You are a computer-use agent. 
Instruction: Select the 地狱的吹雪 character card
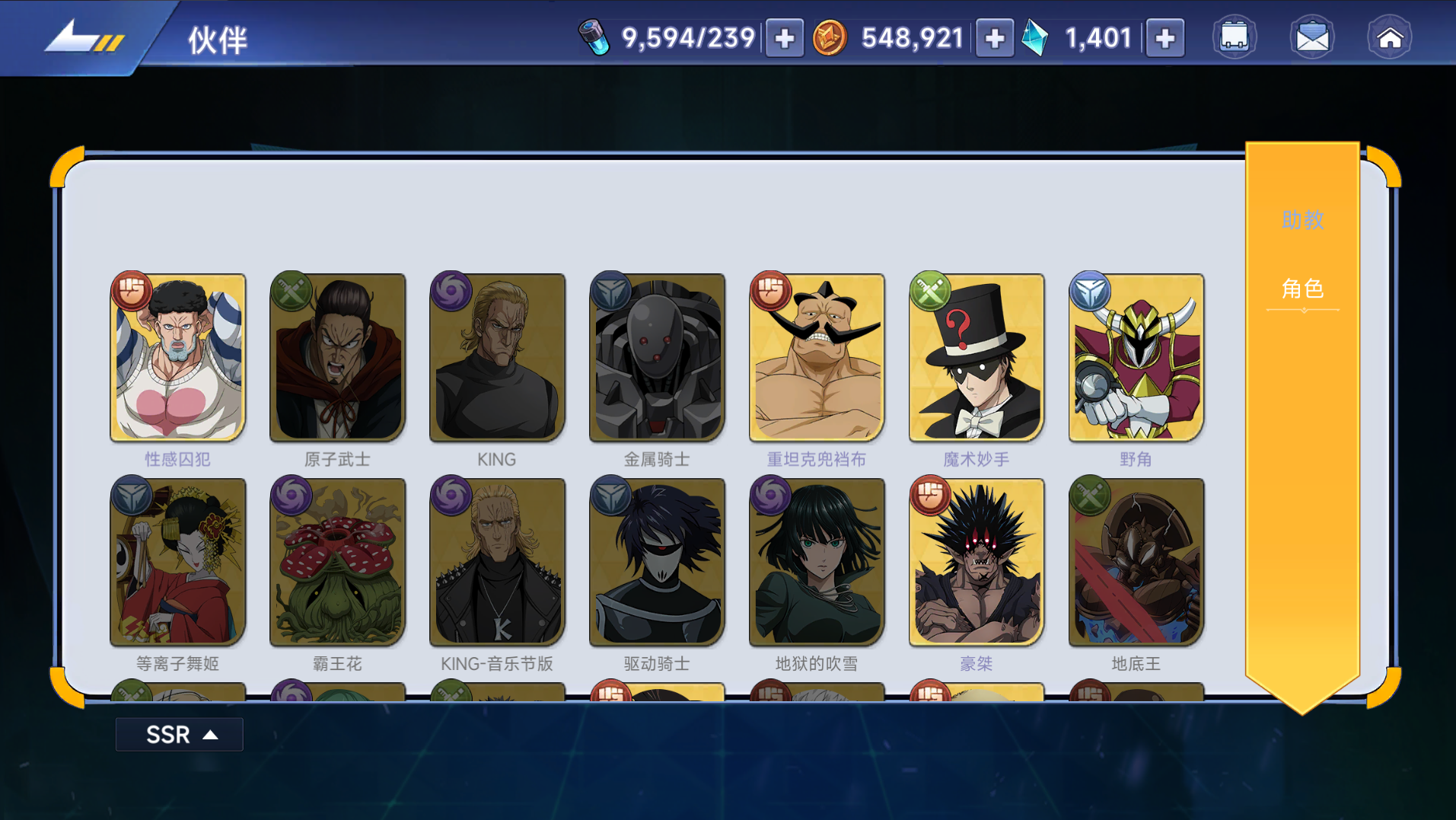click(817, 563)
